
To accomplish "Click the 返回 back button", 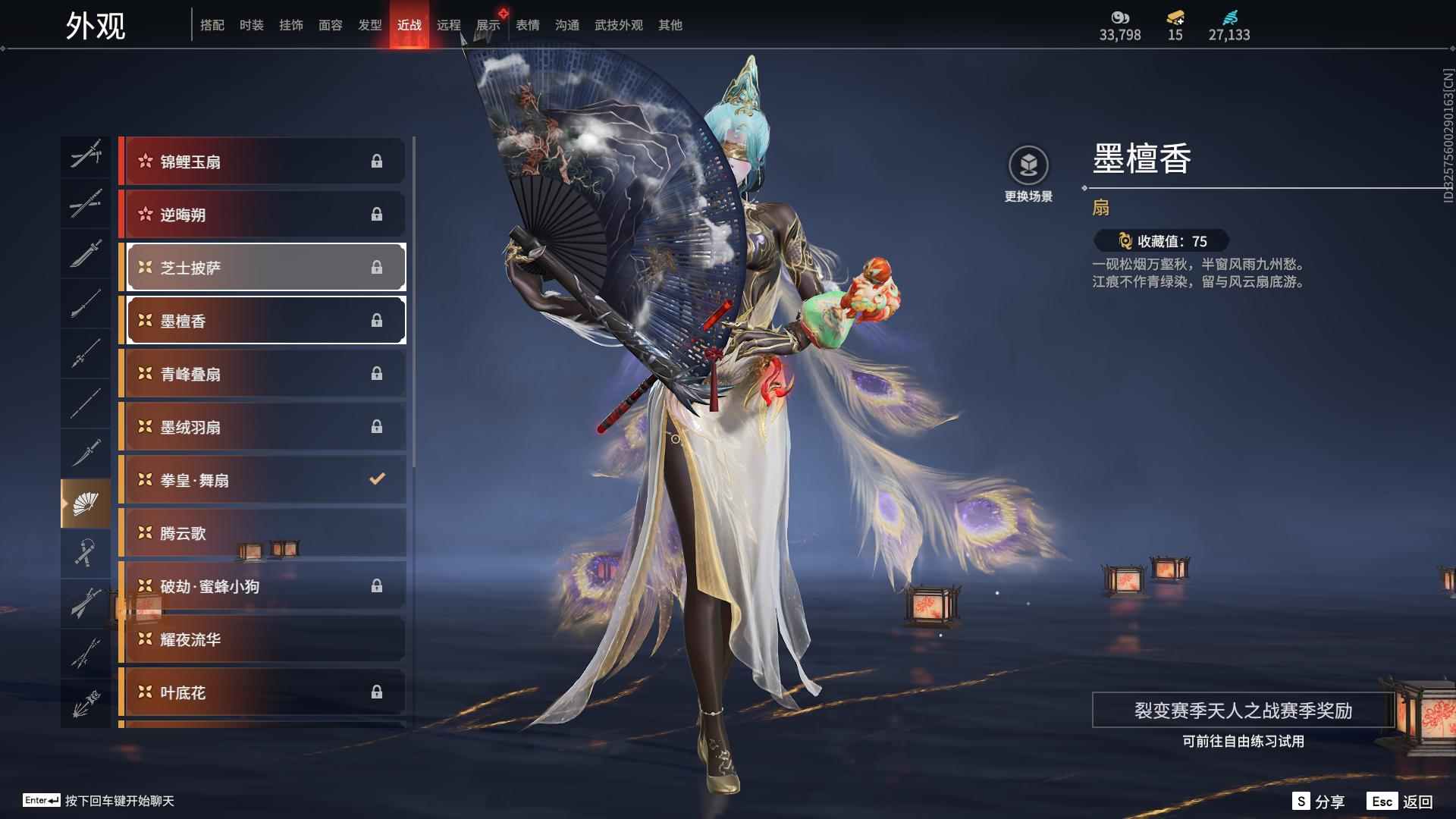I will pos(1401,802).
